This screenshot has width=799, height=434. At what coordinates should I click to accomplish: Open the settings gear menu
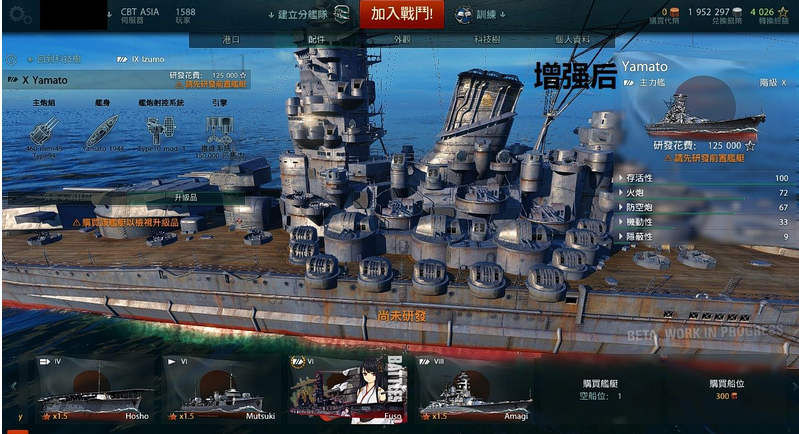(x=20, y=15)
